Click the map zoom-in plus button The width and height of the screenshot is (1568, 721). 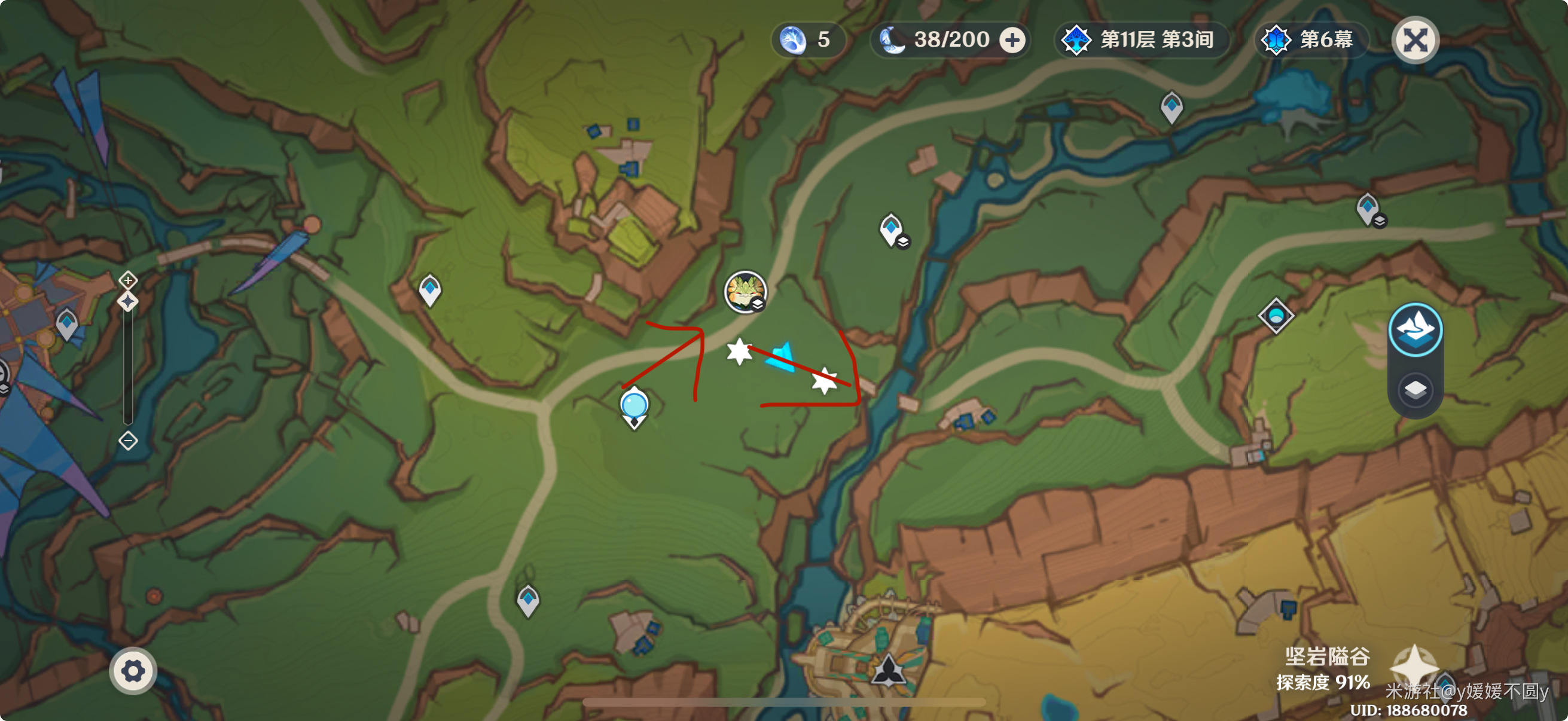click(x=128, y=280)
